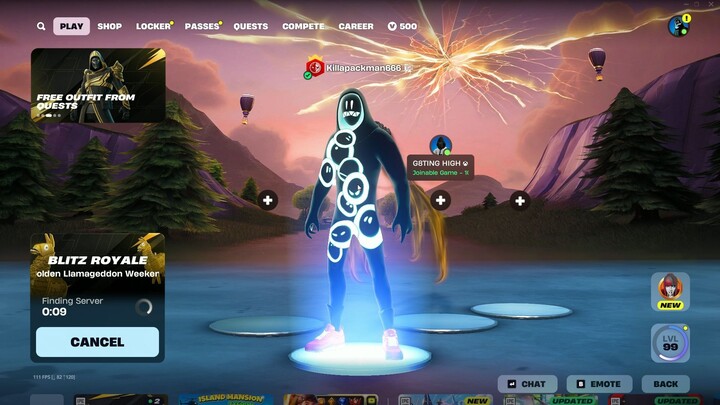Click the 500 V-Bucks balance

[402, 27]
